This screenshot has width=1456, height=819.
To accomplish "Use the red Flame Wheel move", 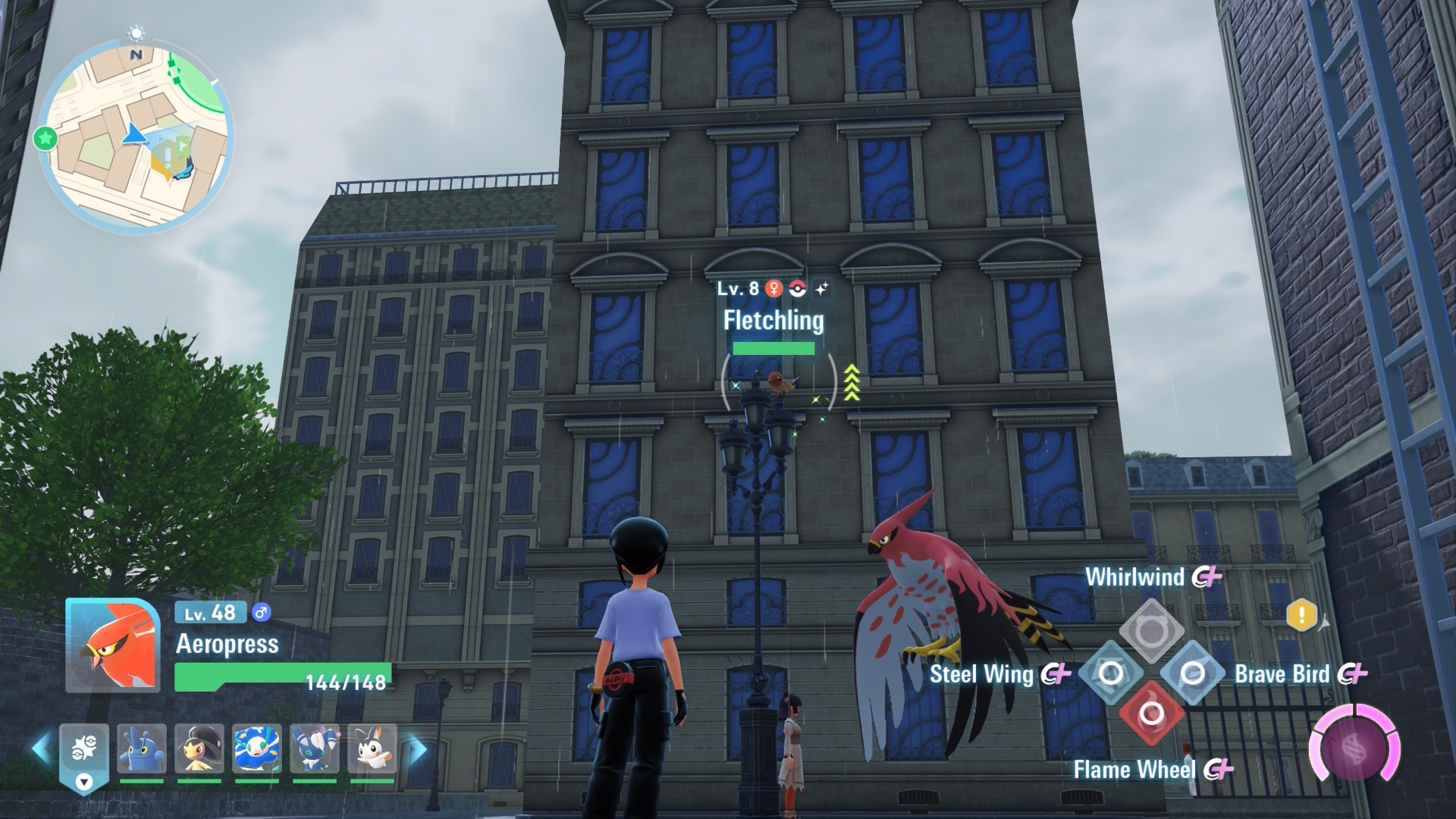I will pyautogui.click(x=1151, y=714).
